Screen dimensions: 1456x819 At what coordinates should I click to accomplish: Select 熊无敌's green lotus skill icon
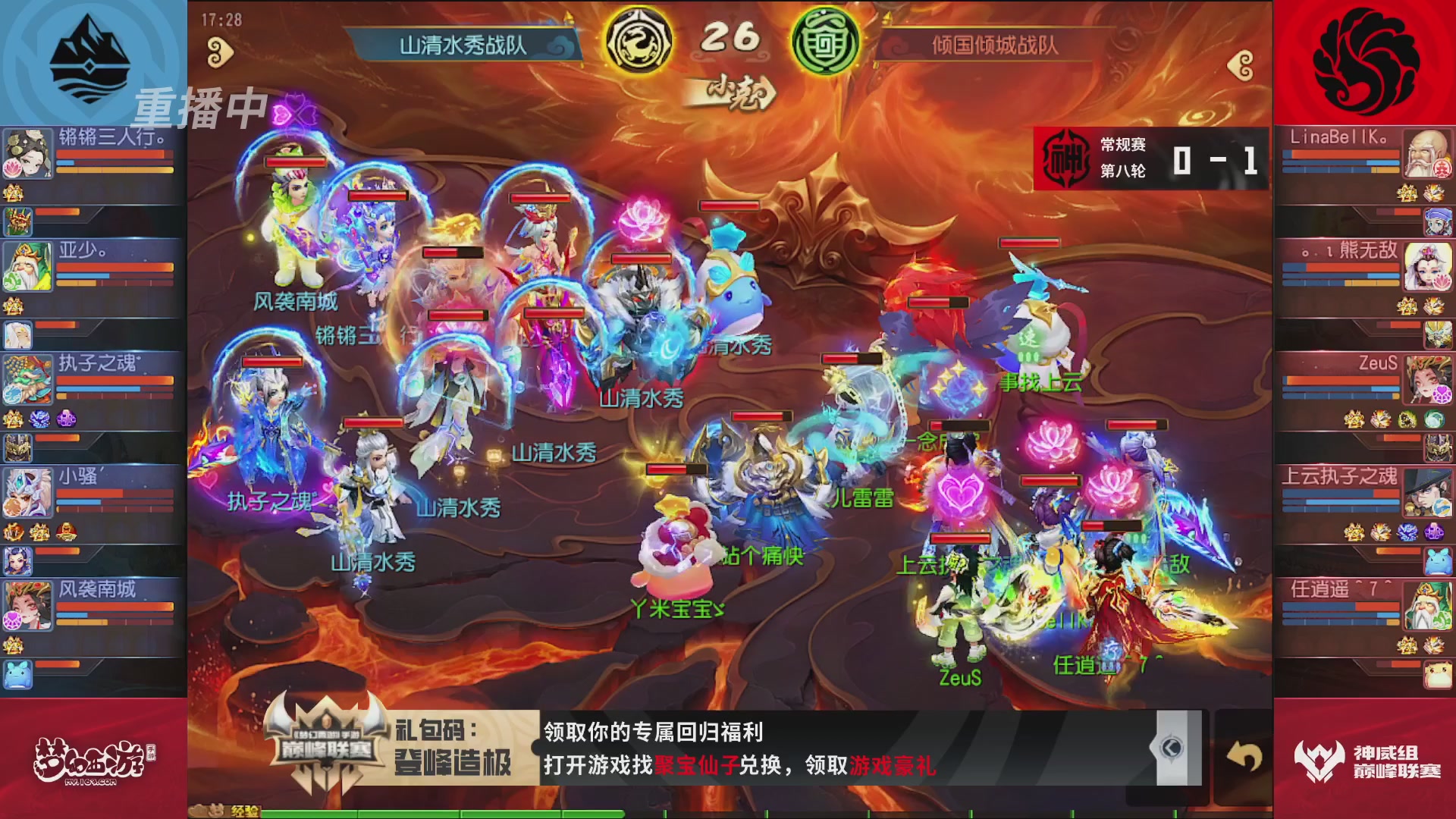tap(1443, 281)
